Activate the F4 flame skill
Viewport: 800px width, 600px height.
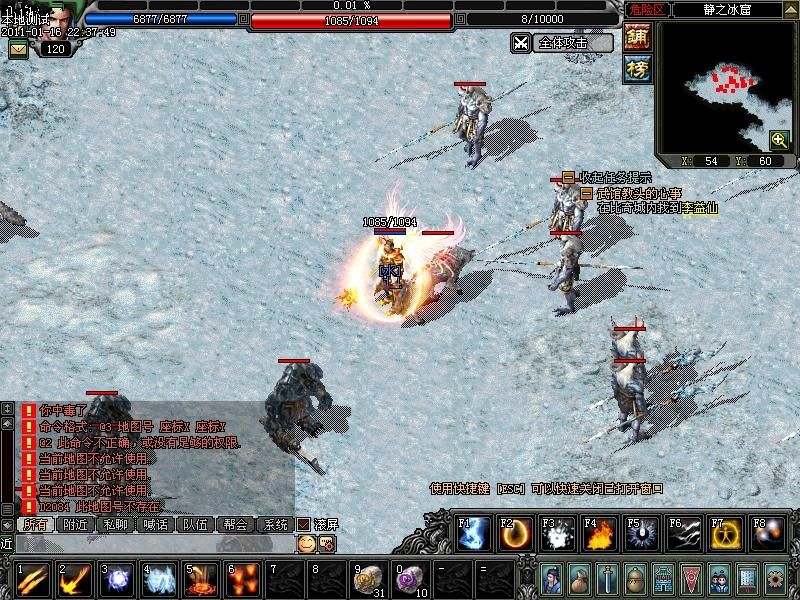[x=599, y=535]
